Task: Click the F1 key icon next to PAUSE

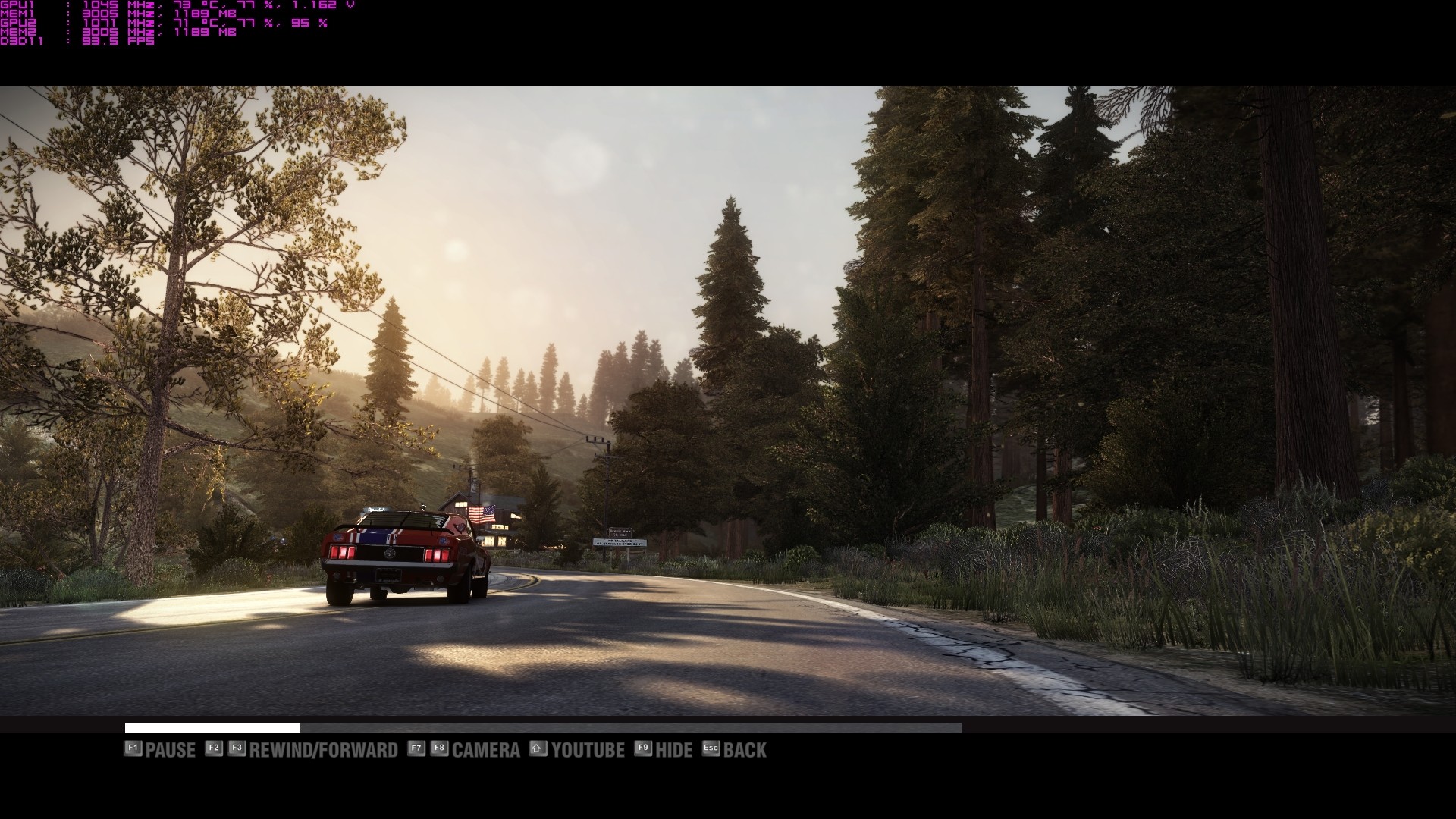Action: coord(133,749)
